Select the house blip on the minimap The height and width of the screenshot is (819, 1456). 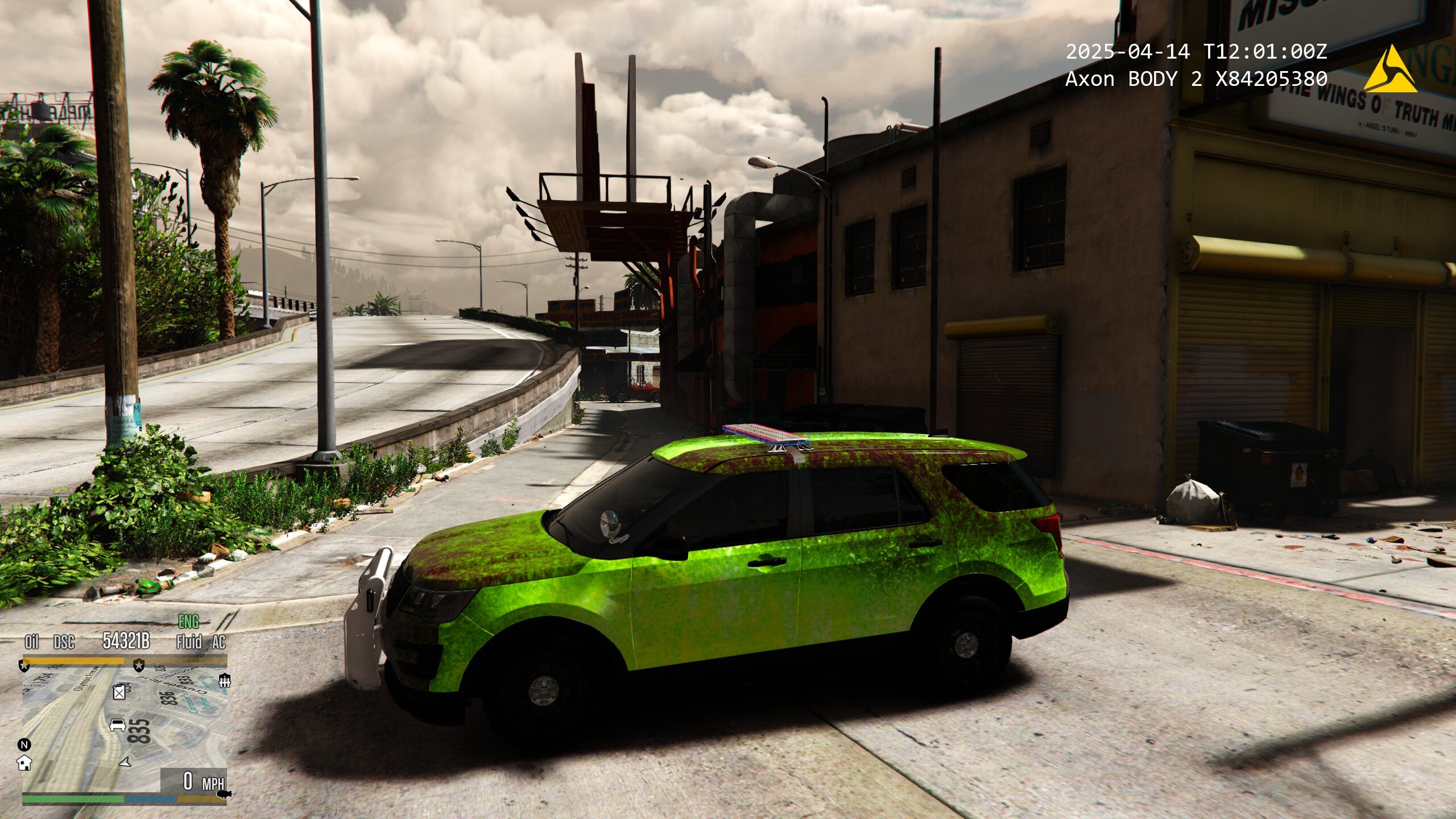pos(24,763)
